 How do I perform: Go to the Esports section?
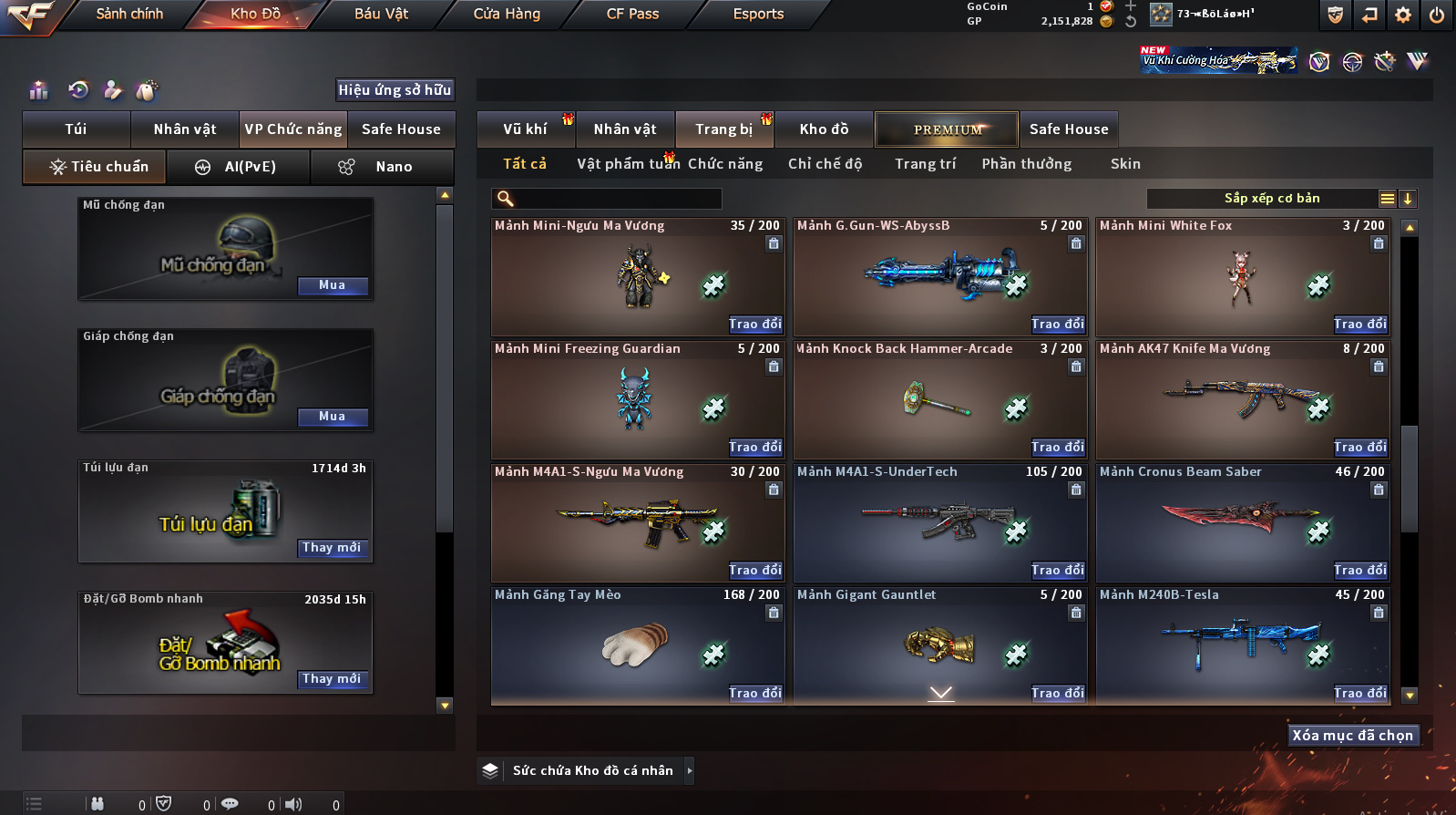[758, 14]
